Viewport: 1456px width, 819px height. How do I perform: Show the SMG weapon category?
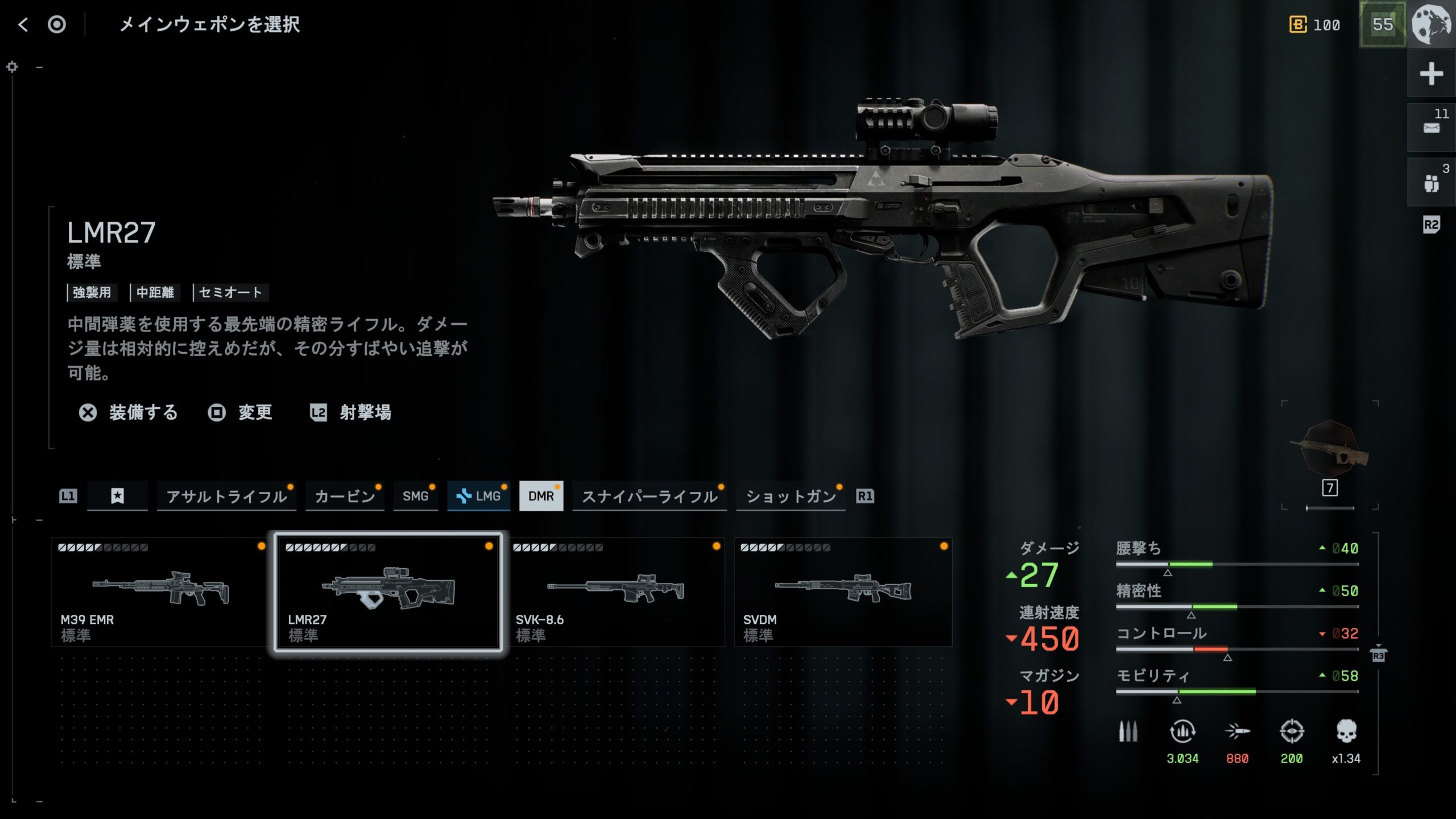coord(415,497)
